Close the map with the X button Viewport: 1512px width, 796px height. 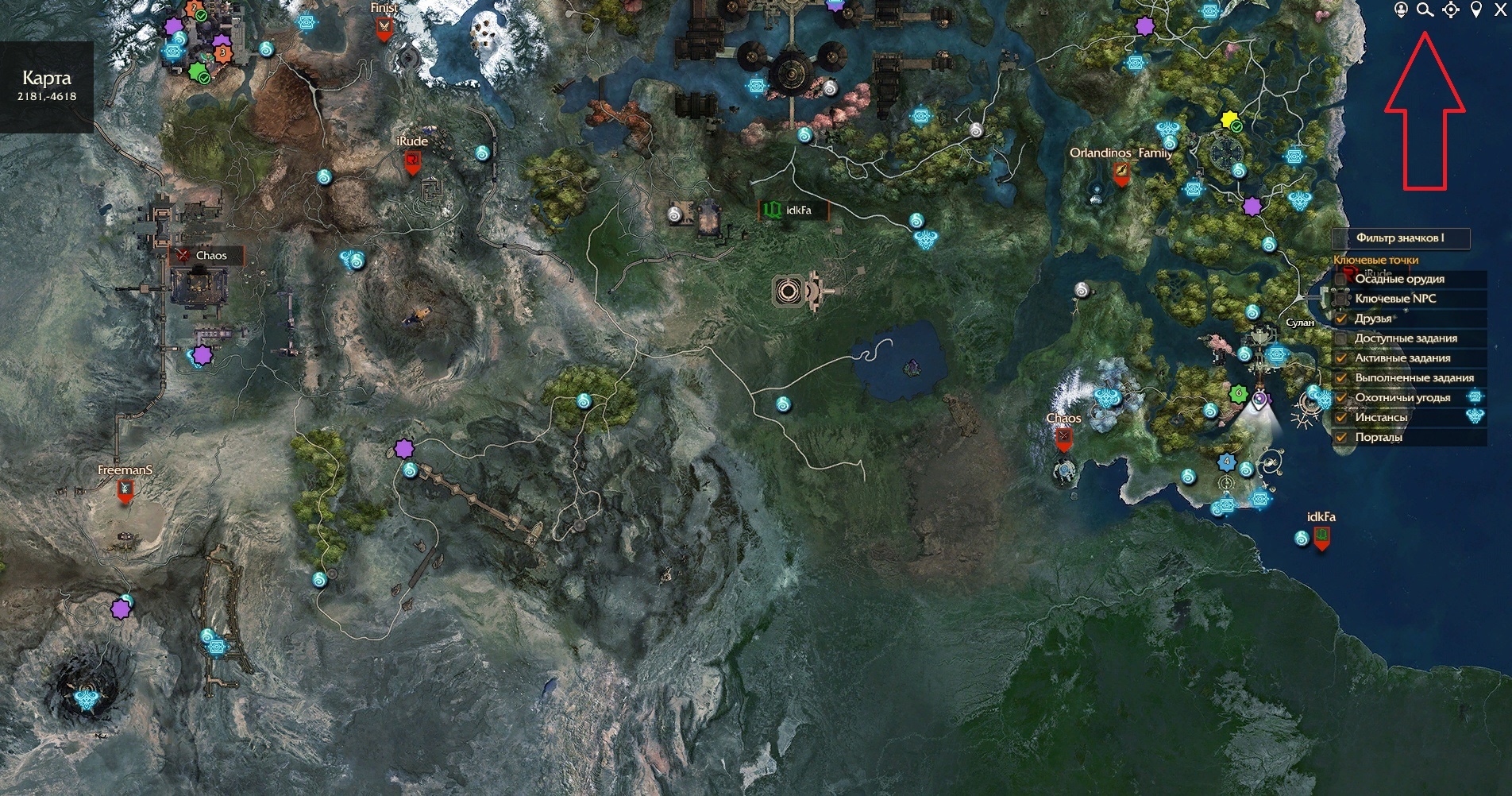(1500, 10)
